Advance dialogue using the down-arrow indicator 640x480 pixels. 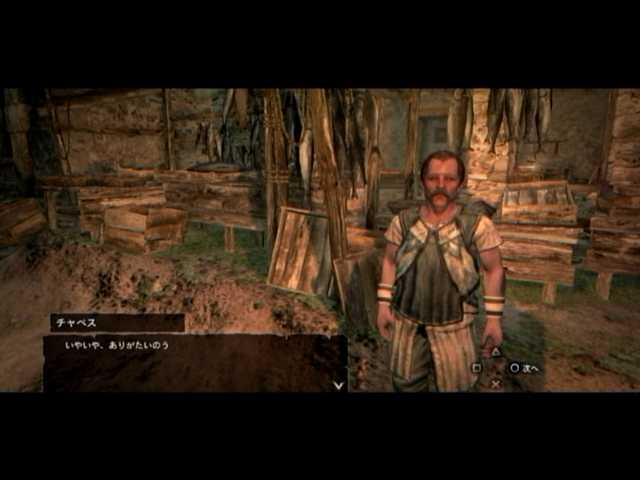click(338, 384)
